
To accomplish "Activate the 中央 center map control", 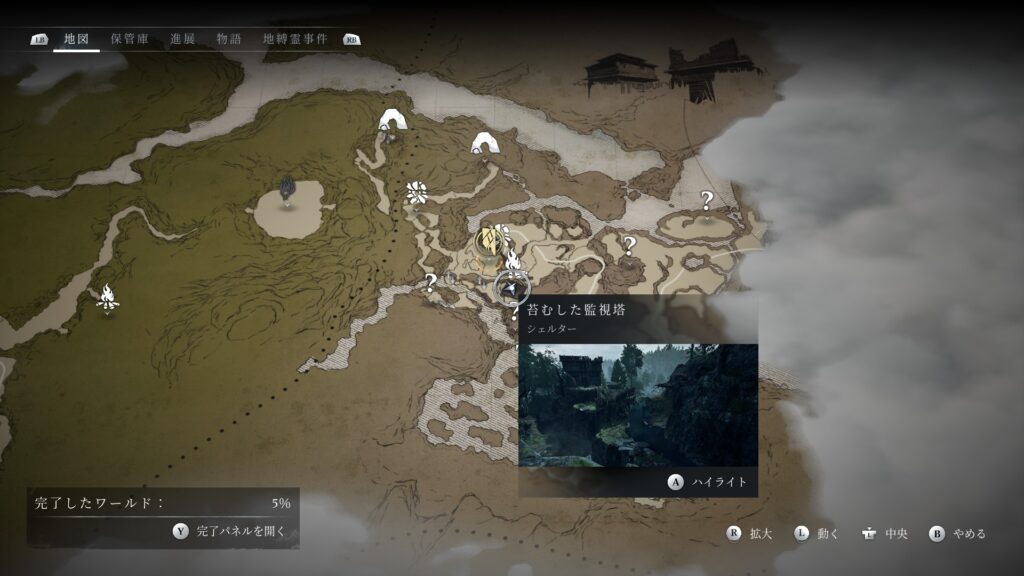I will point(885,534).
